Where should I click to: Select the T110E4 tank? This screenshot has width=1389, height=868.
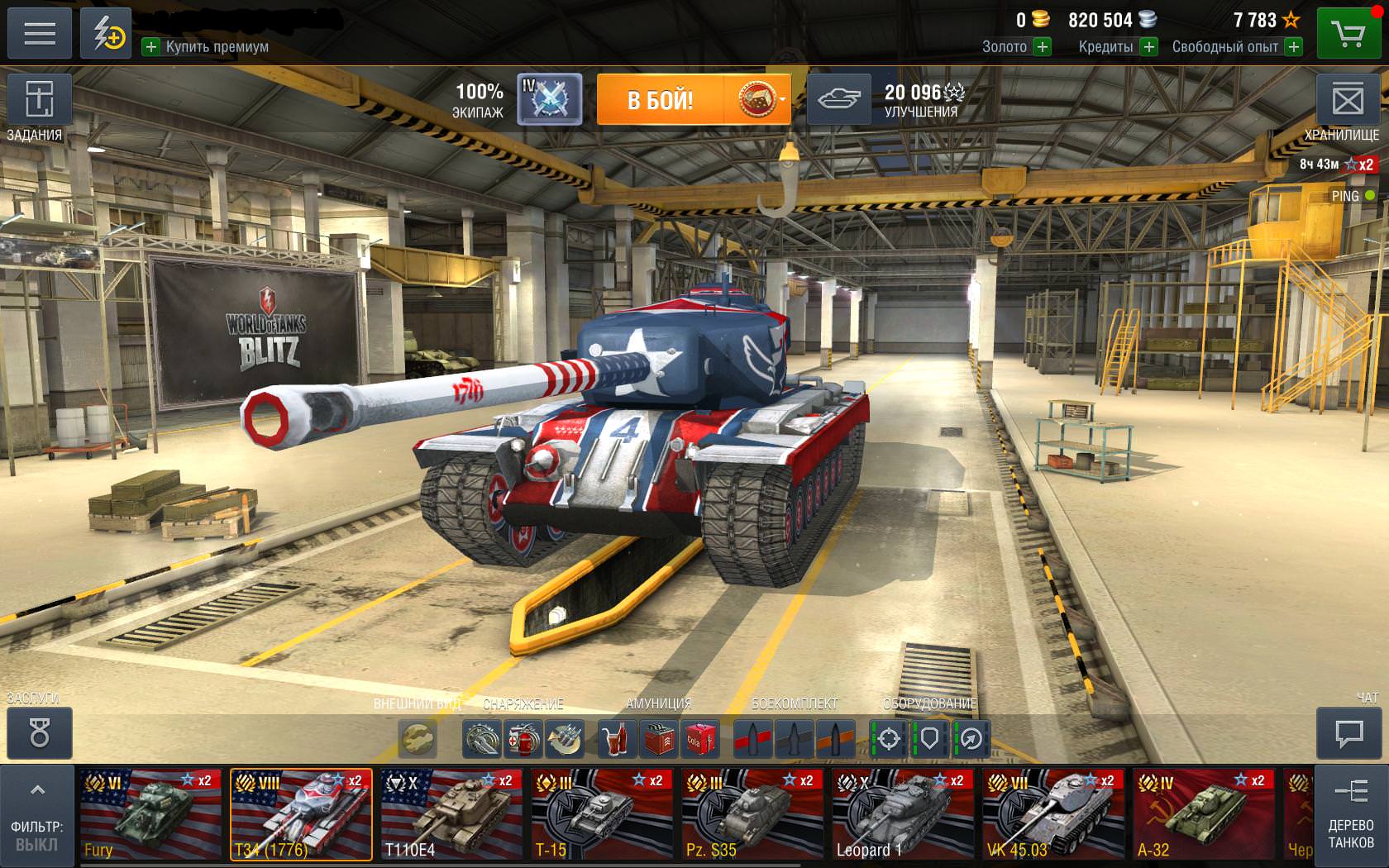[x=451, y=816]
